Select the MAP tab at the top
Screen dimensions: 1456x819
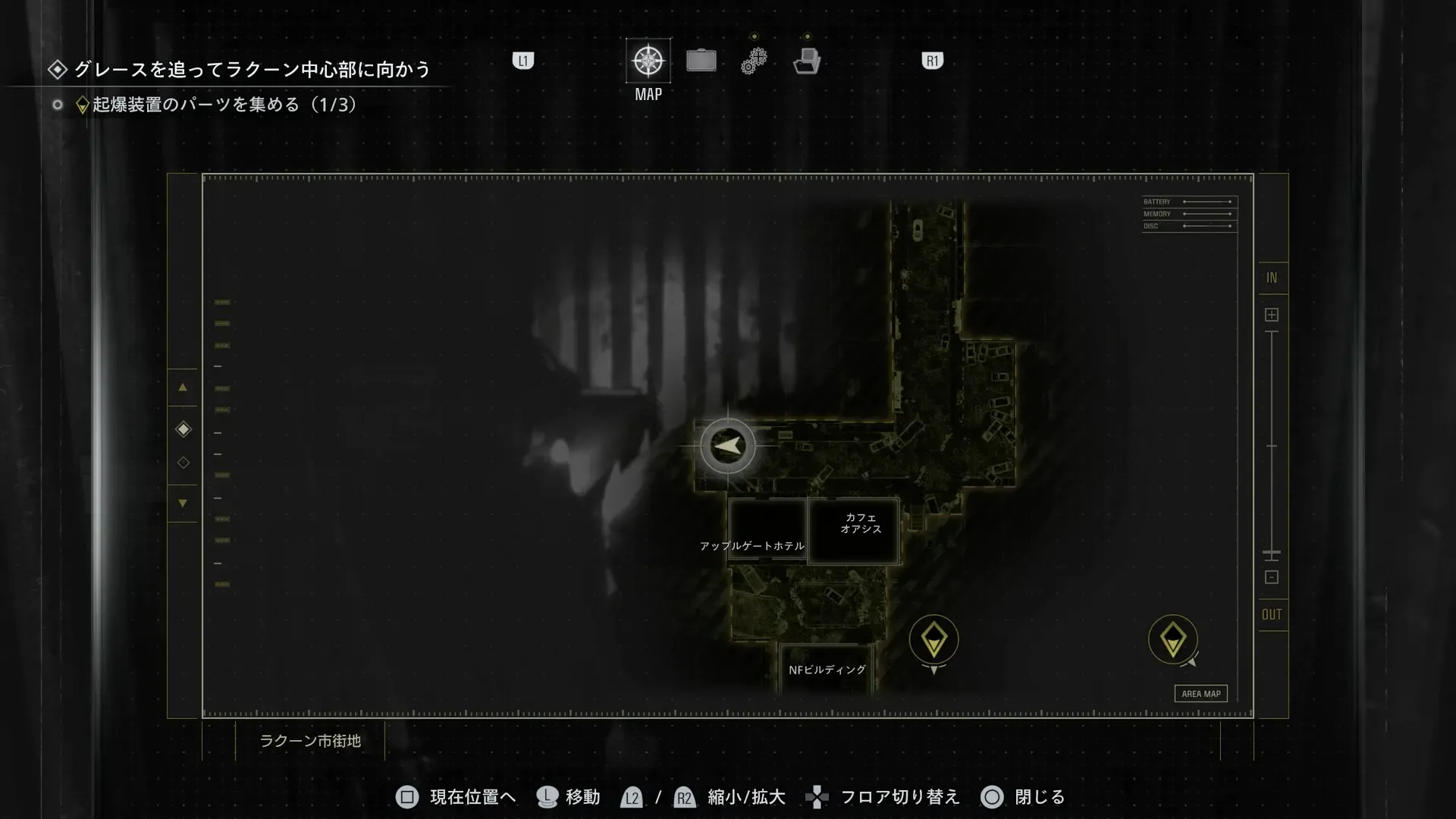coord(647,74)
